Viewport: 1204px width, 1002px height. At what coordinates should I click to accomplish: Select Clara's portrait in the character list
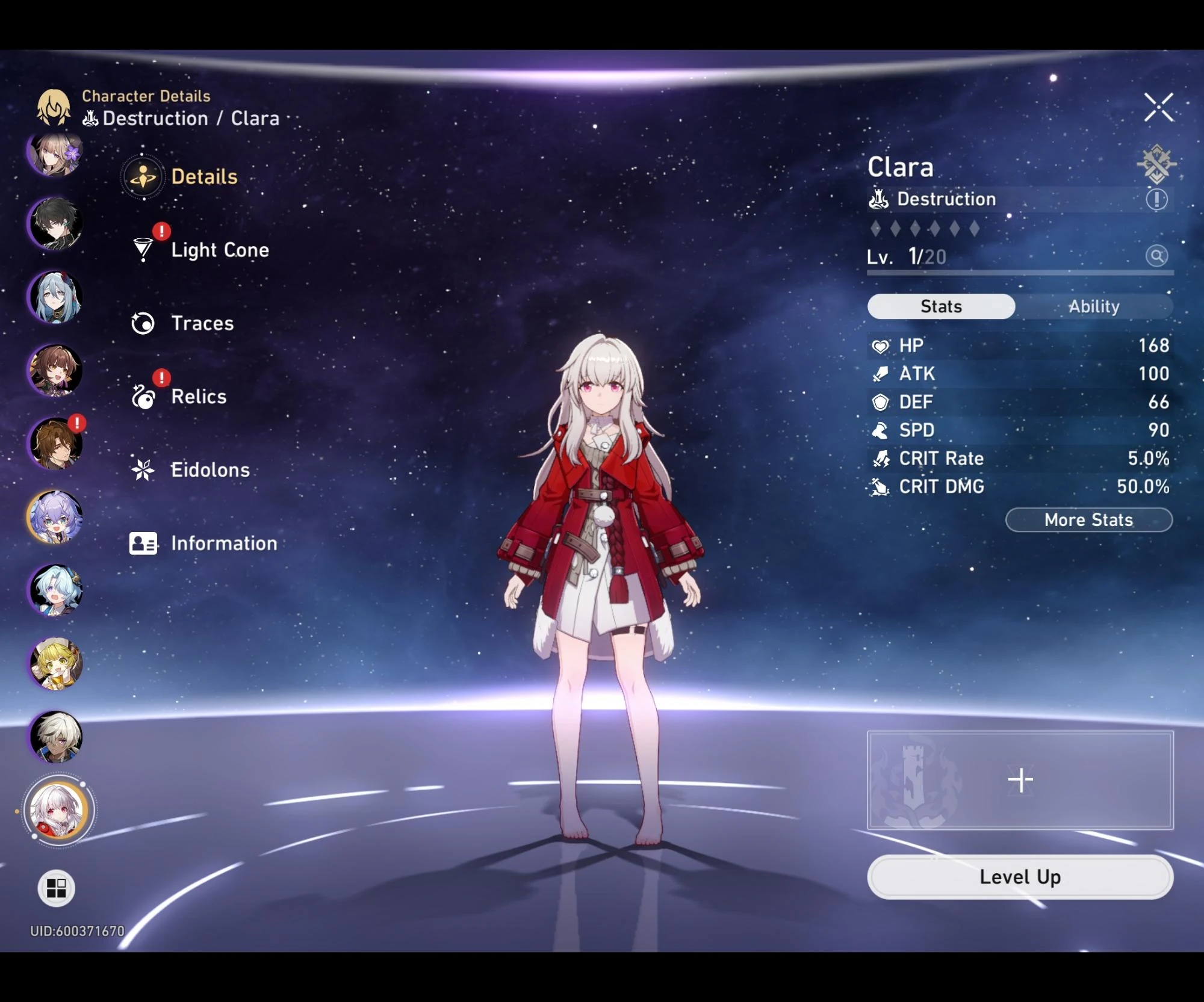(x=55, y=811)
